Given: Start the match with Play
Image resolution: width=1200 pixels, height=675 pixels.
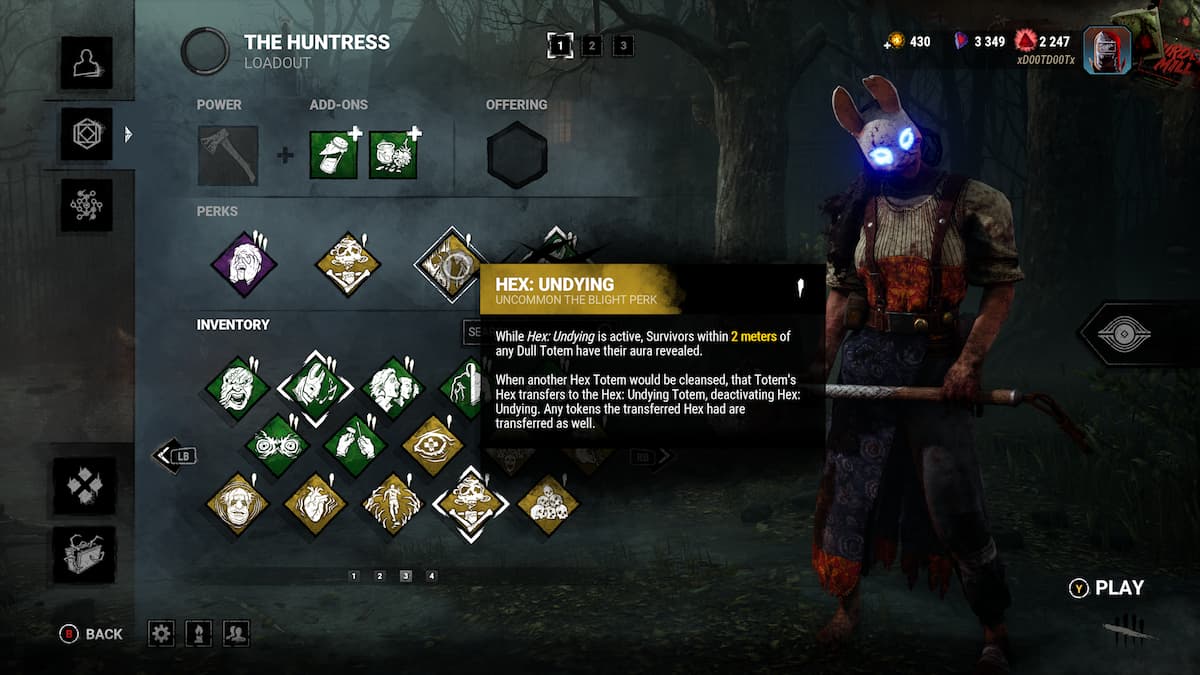Looking at the screenshot, I should click(1107, 588).
